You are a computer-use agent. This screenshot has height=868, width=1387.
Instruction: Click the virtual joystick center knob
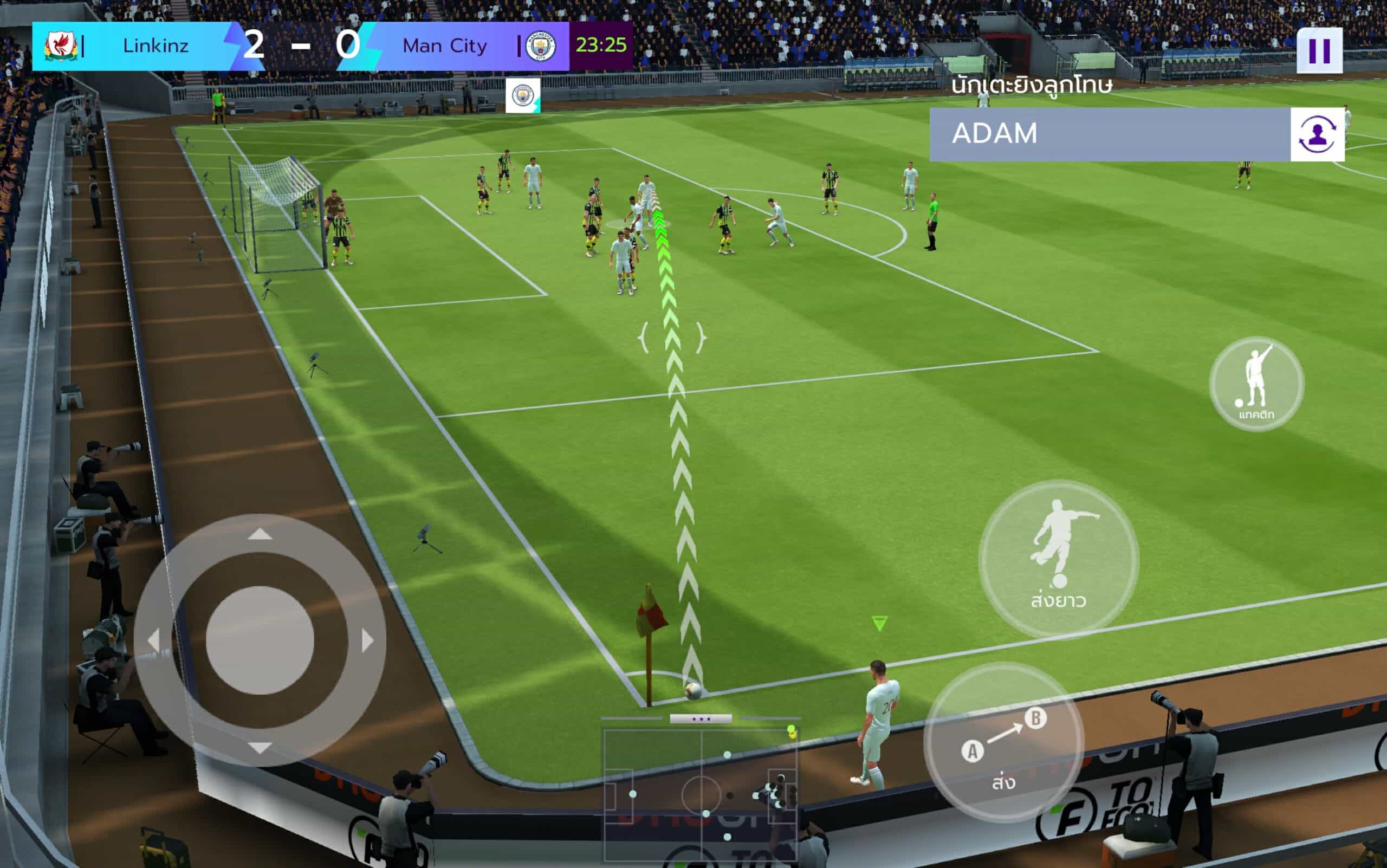tap(260, 640)
